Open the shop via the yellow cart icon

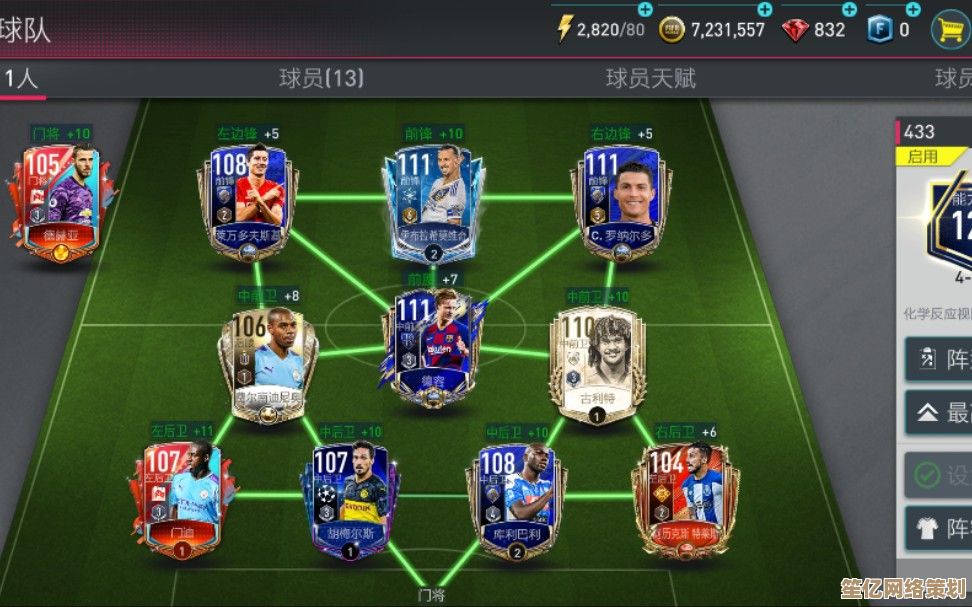pos(949,29)
